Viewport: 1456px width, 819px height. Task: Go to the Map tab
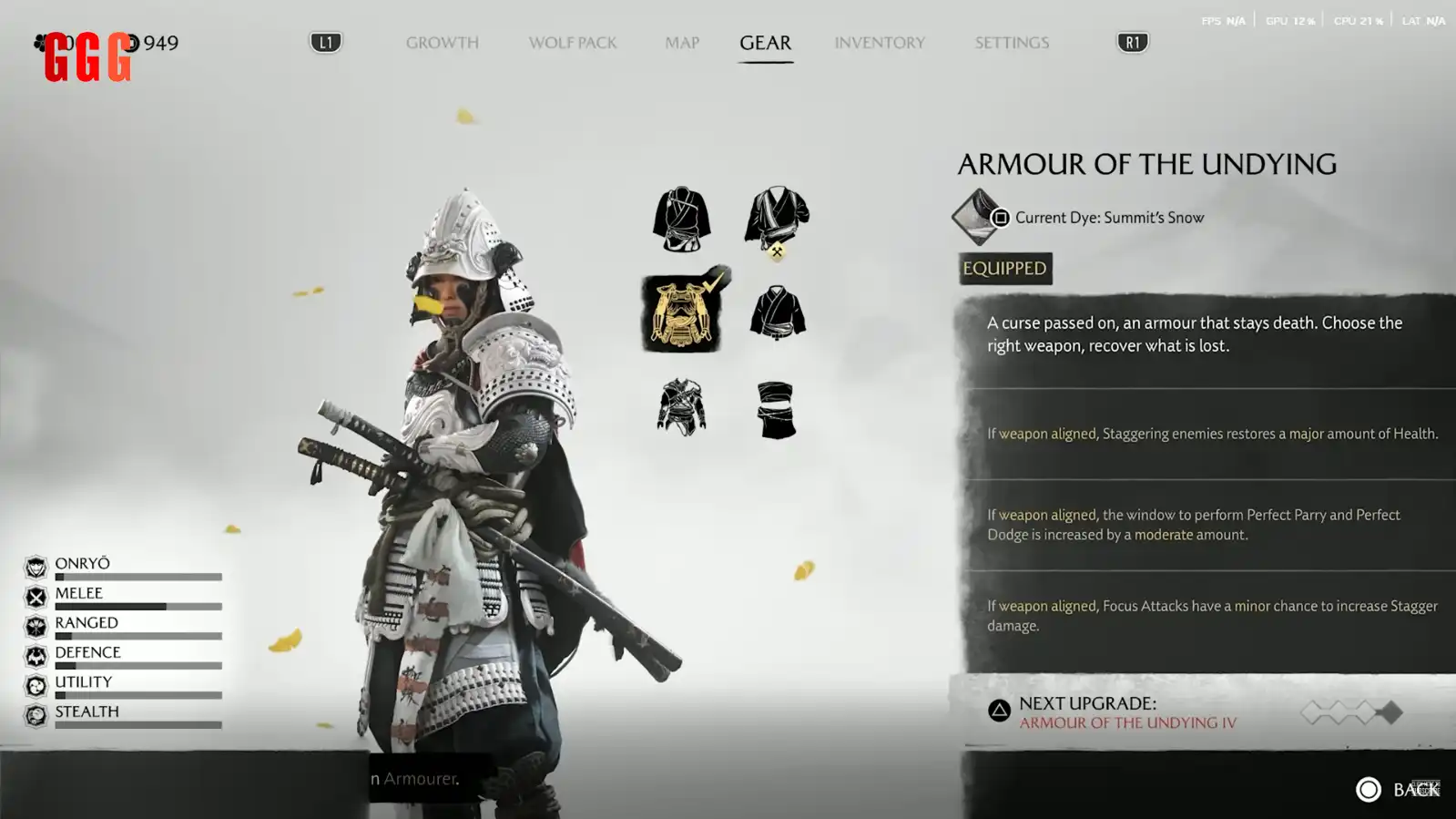tap(681, 43)
